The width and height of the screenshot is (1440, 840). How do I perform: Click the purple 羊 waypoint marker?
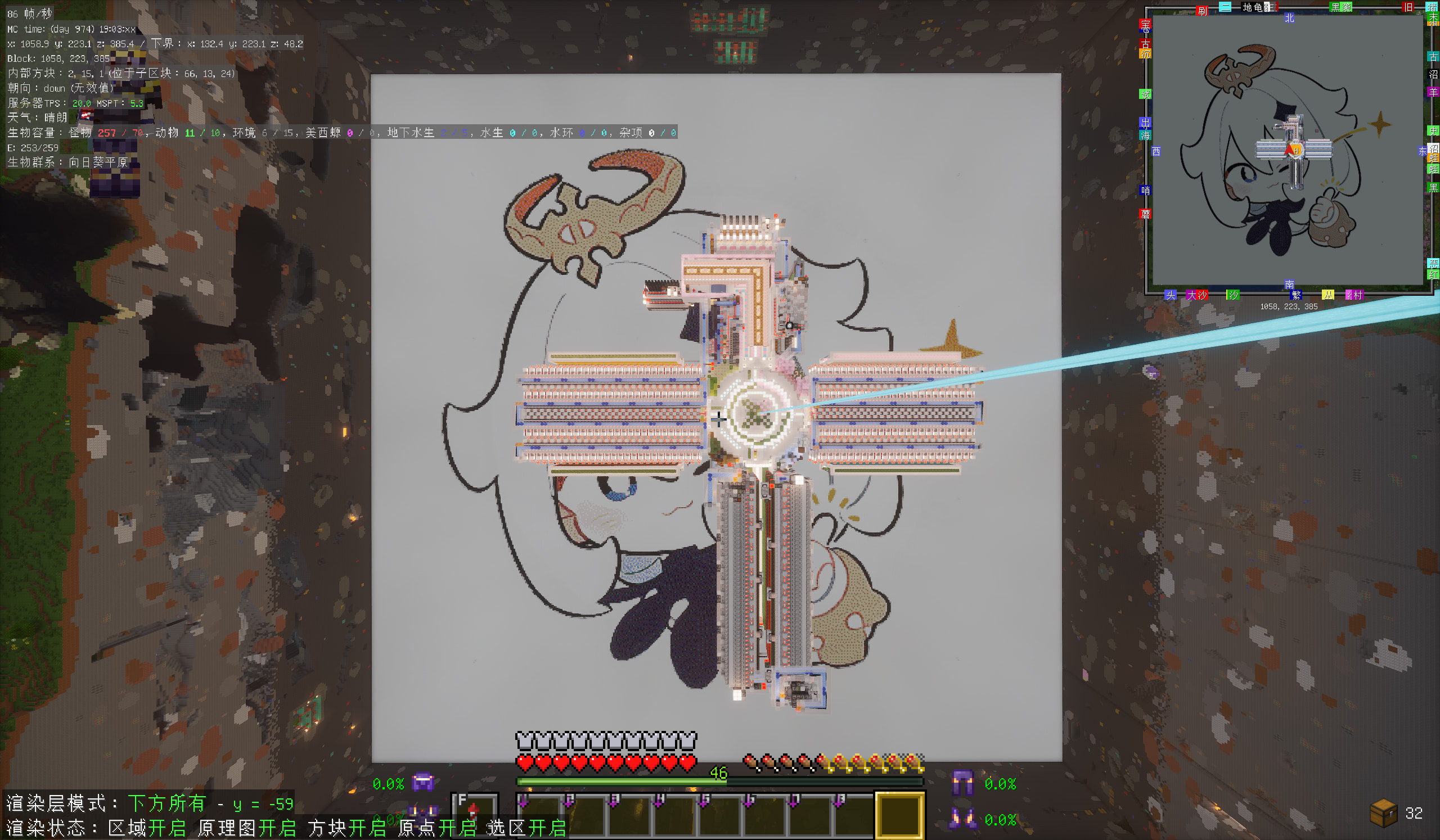pos(1433,92)
